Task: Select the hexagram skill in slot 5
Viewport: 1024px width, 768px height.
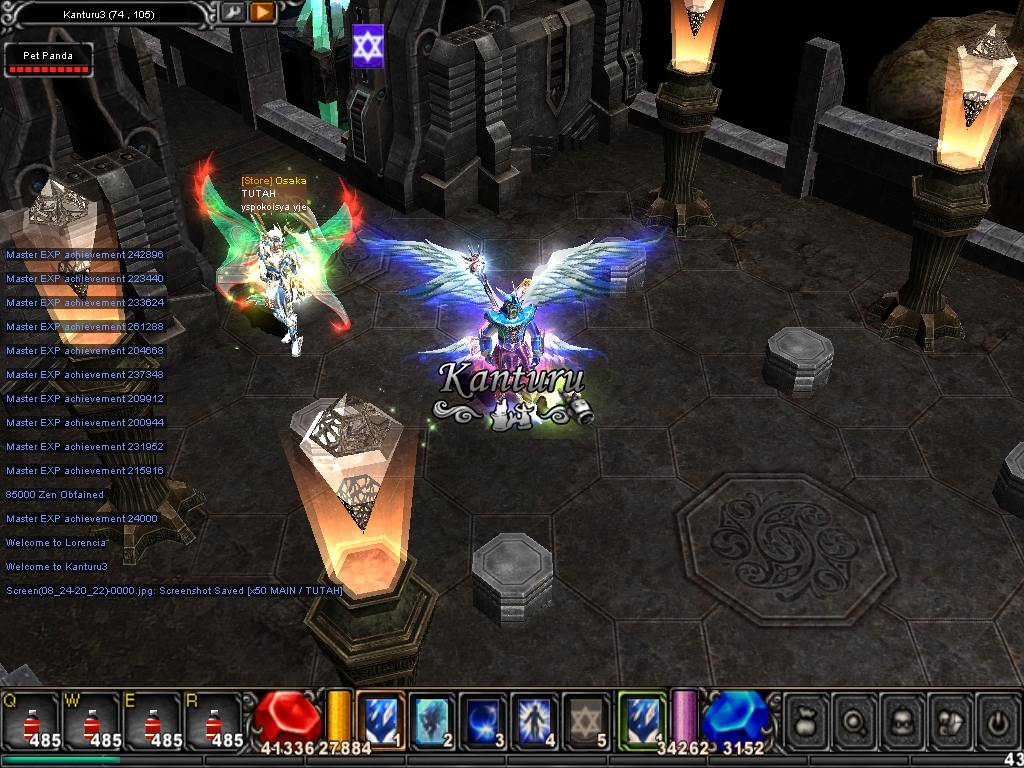Action: pyautogui.click(x=586, y=718)
